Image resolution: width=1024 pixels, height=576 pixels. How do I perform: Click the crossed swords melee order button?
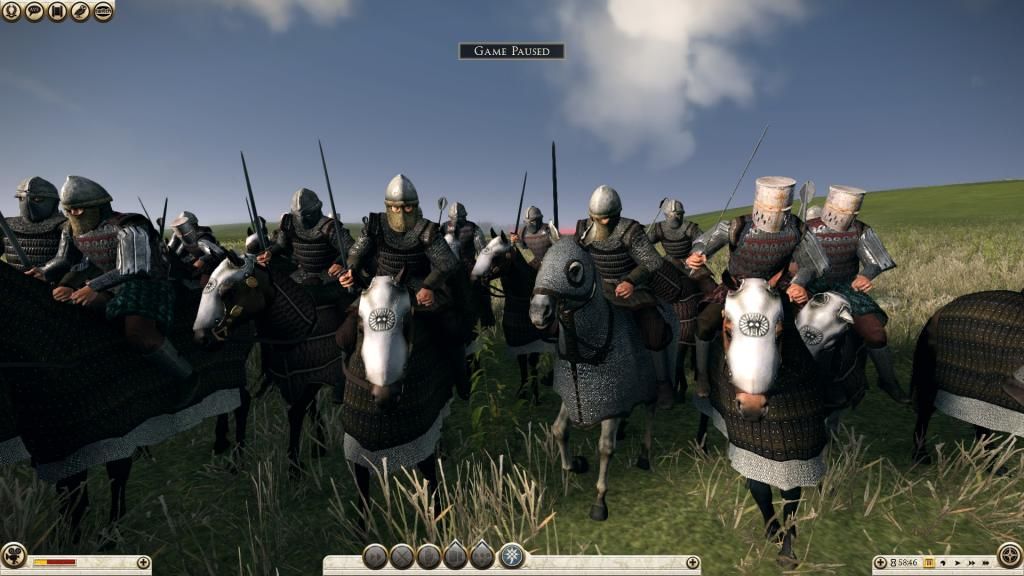pyautogui.click(x=402, y=556)
